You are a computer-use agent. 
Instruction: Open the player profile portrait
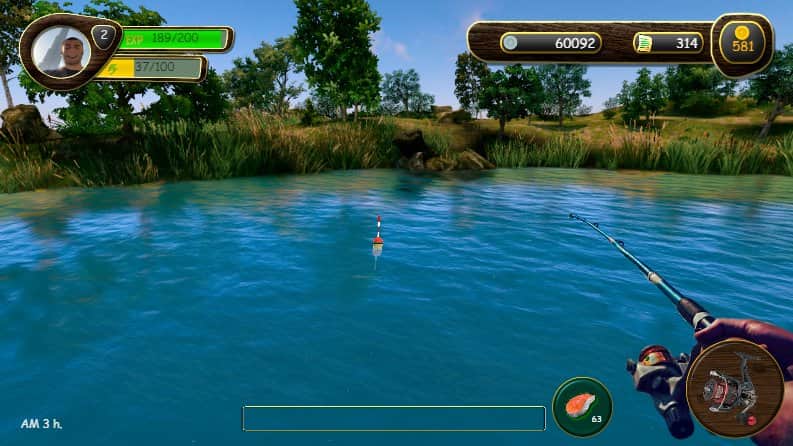coord(61,52)
